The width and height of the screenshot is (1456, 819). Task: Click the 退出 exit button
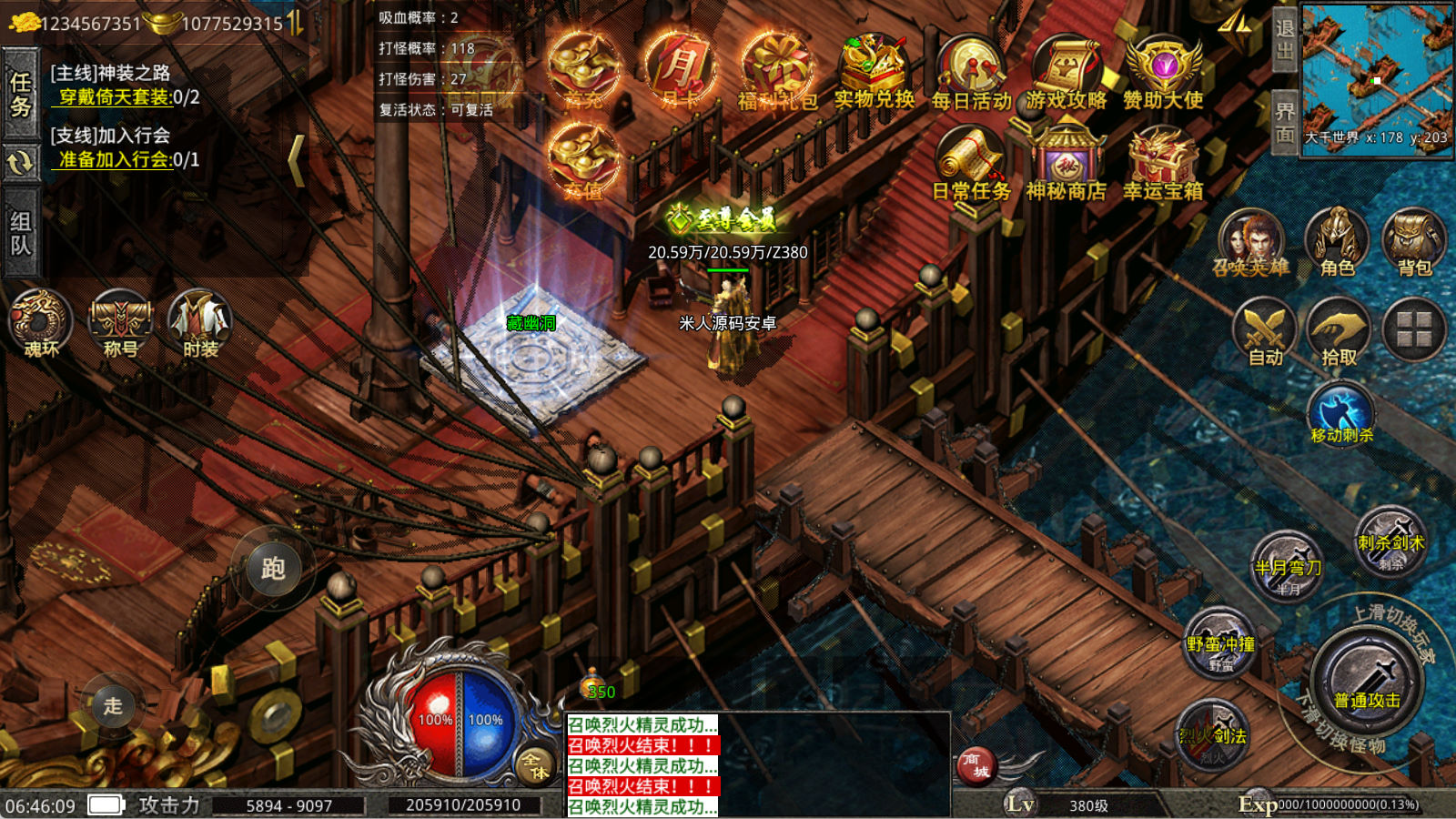1284,39
